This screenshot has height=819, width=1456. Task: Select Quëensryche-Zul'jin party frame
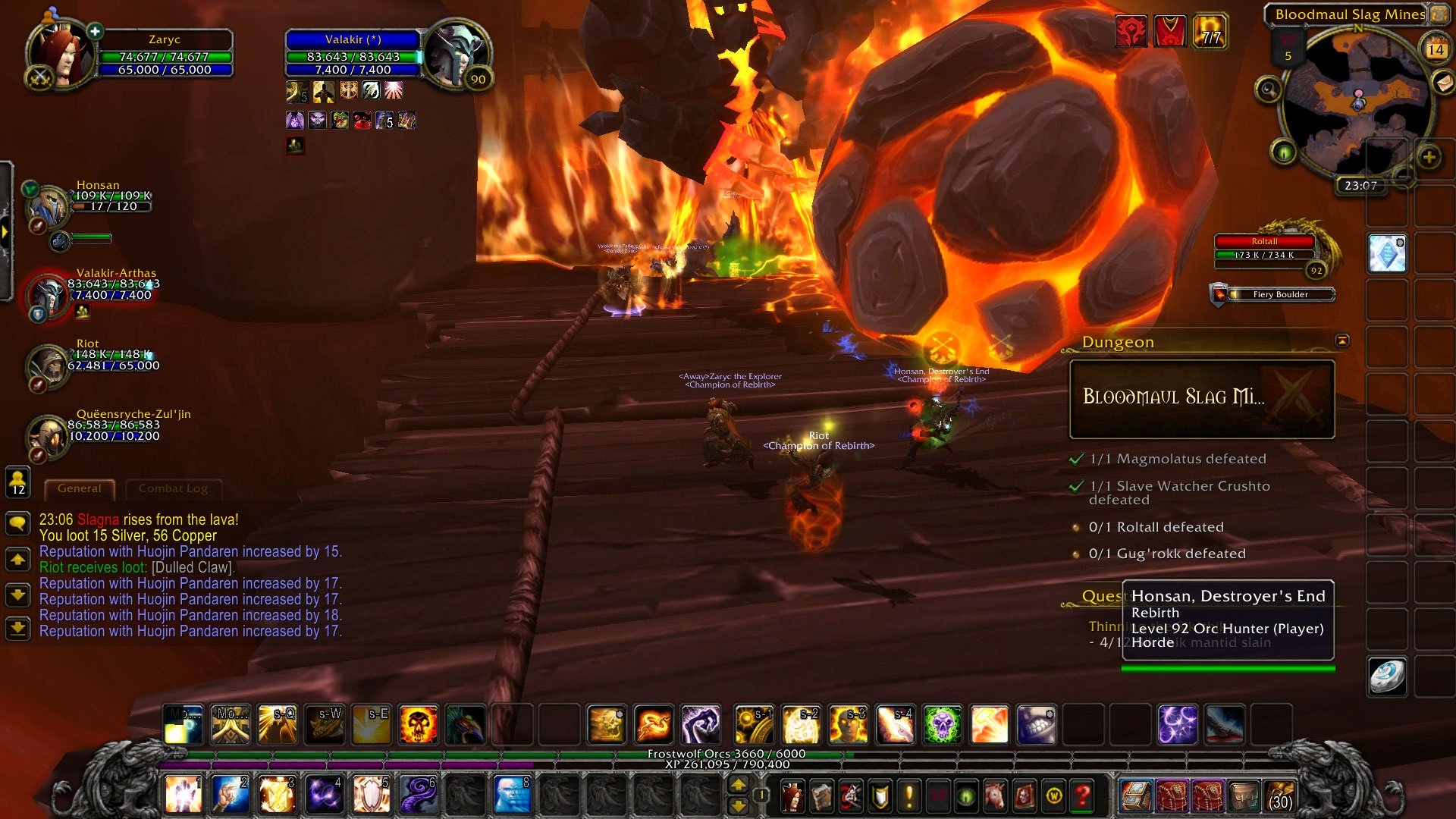pyautogui.click(x=48, y=436)
